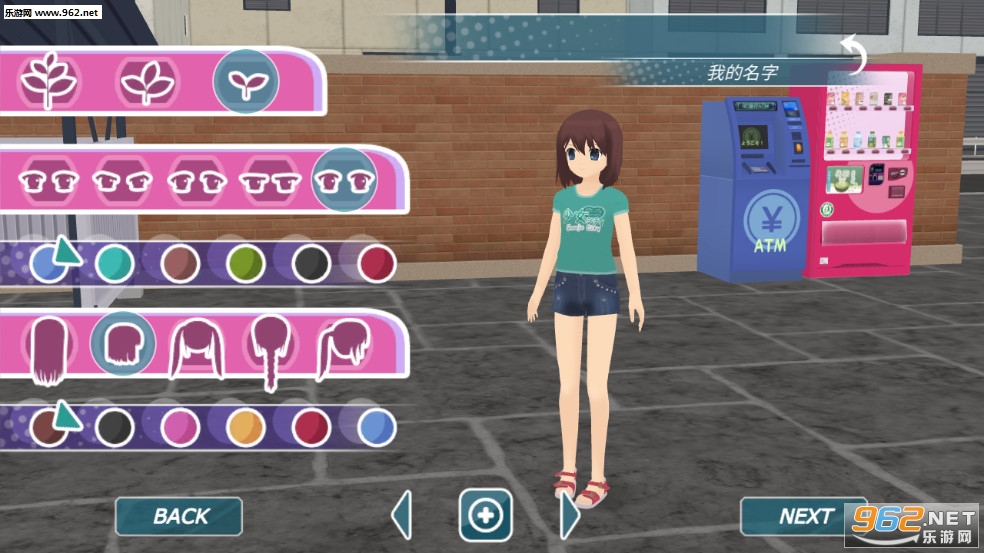Pick the pink hair color swatch
The width and height of the screenshot is (984, 553).
[180, 427]
